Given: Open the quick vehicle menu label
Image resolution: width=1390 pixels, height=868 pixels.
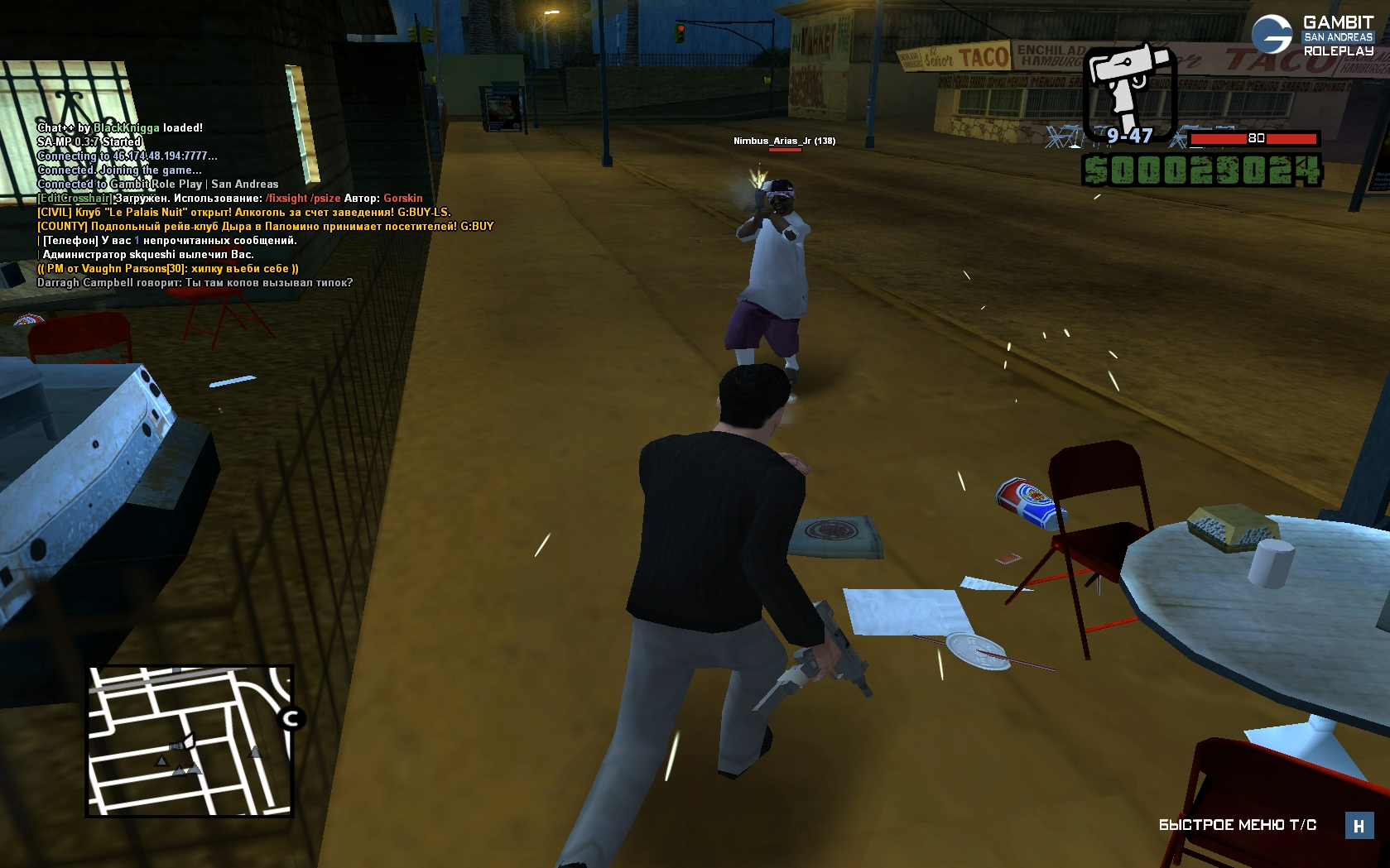Looking at the screenshot, I should click(1237, 825).
